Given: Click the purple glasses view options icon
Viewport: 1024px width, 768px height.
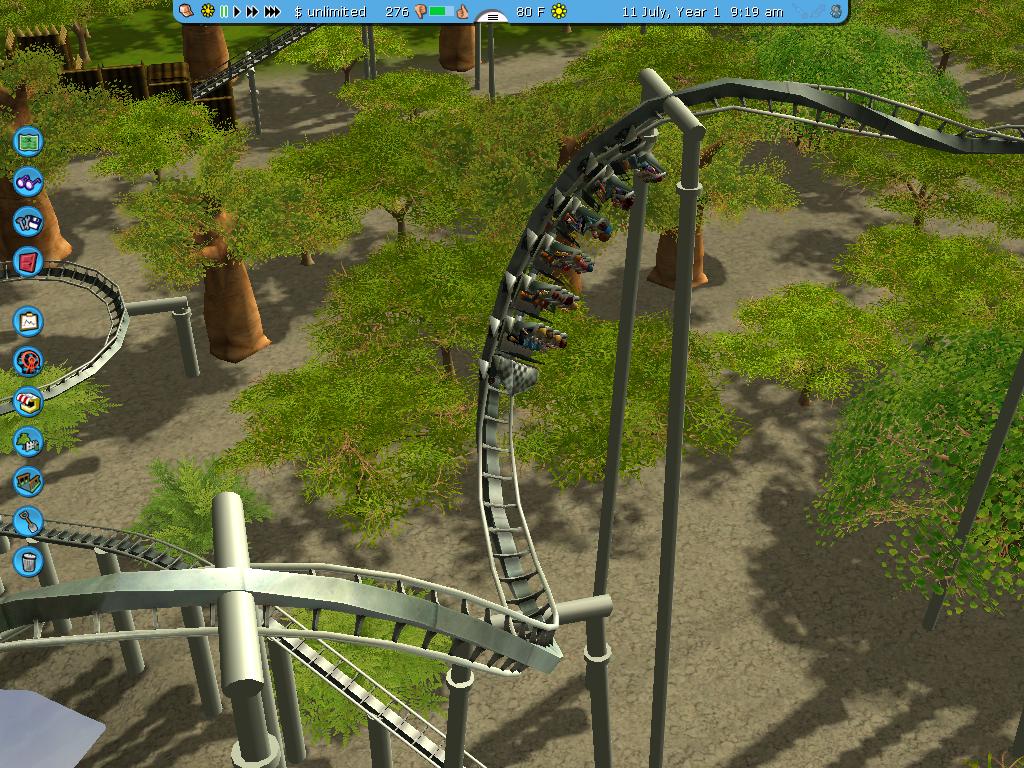Looking at the screenshot, I should coord(29,183).
